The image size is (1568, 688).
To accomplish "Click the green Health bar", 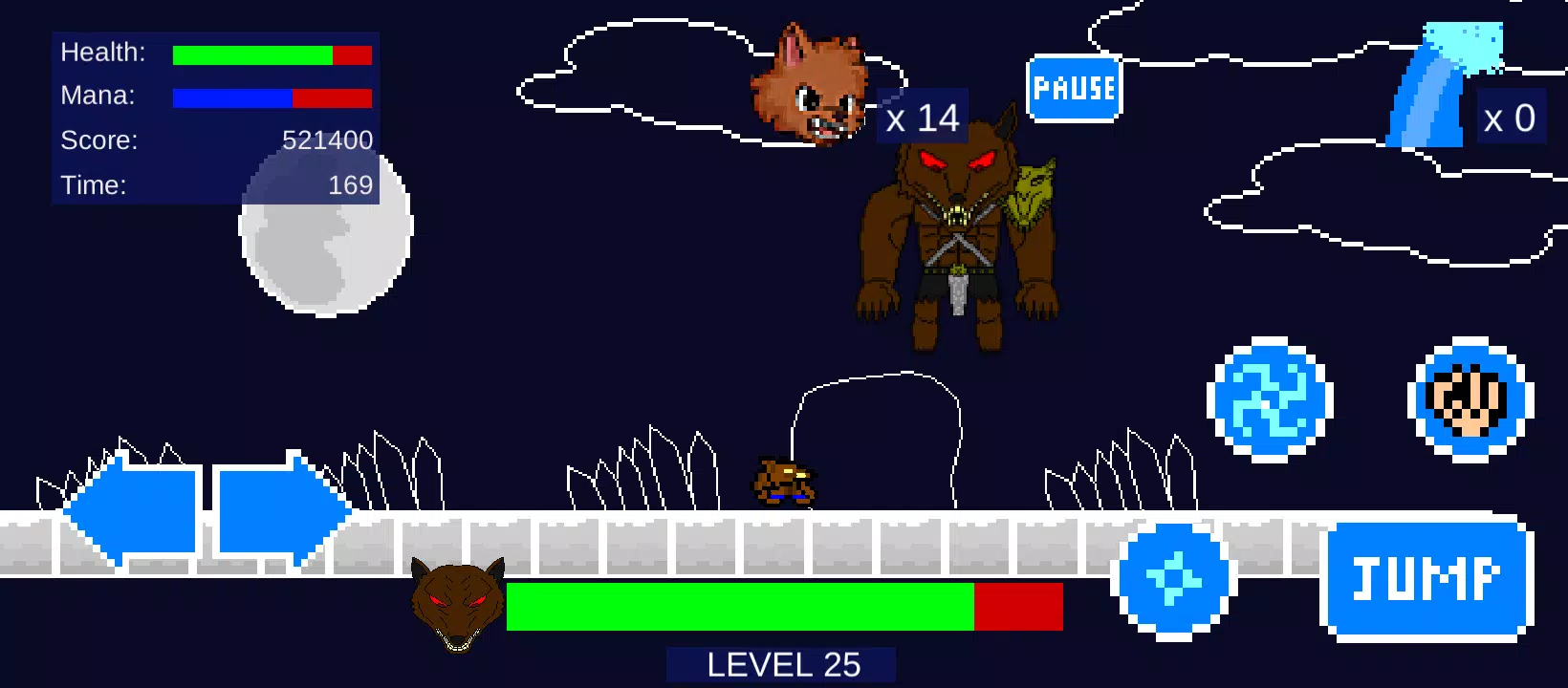I will click(251, 54).
